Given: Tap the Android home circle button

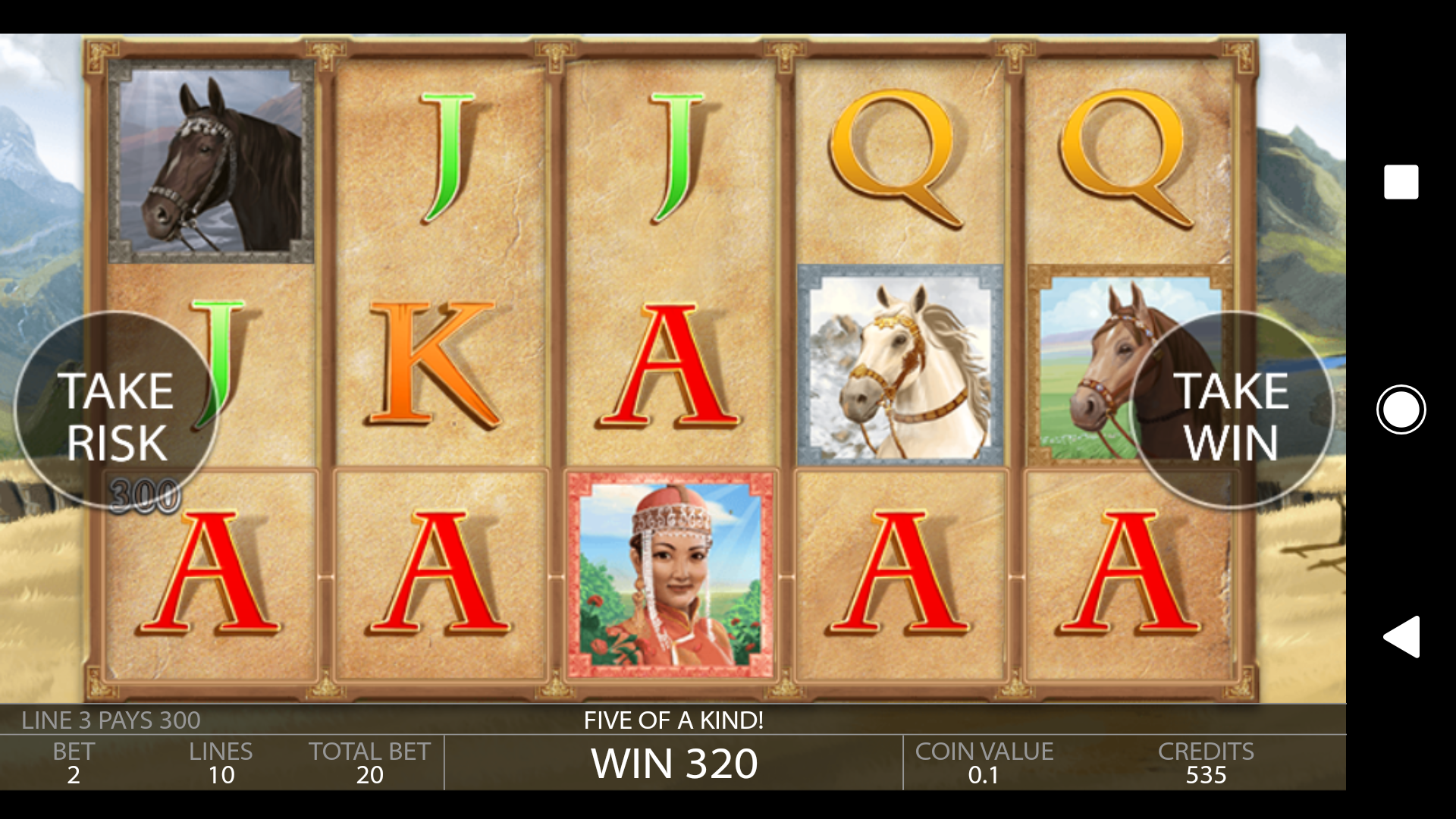Looking at the screenshot, I should pos(1401,409).
